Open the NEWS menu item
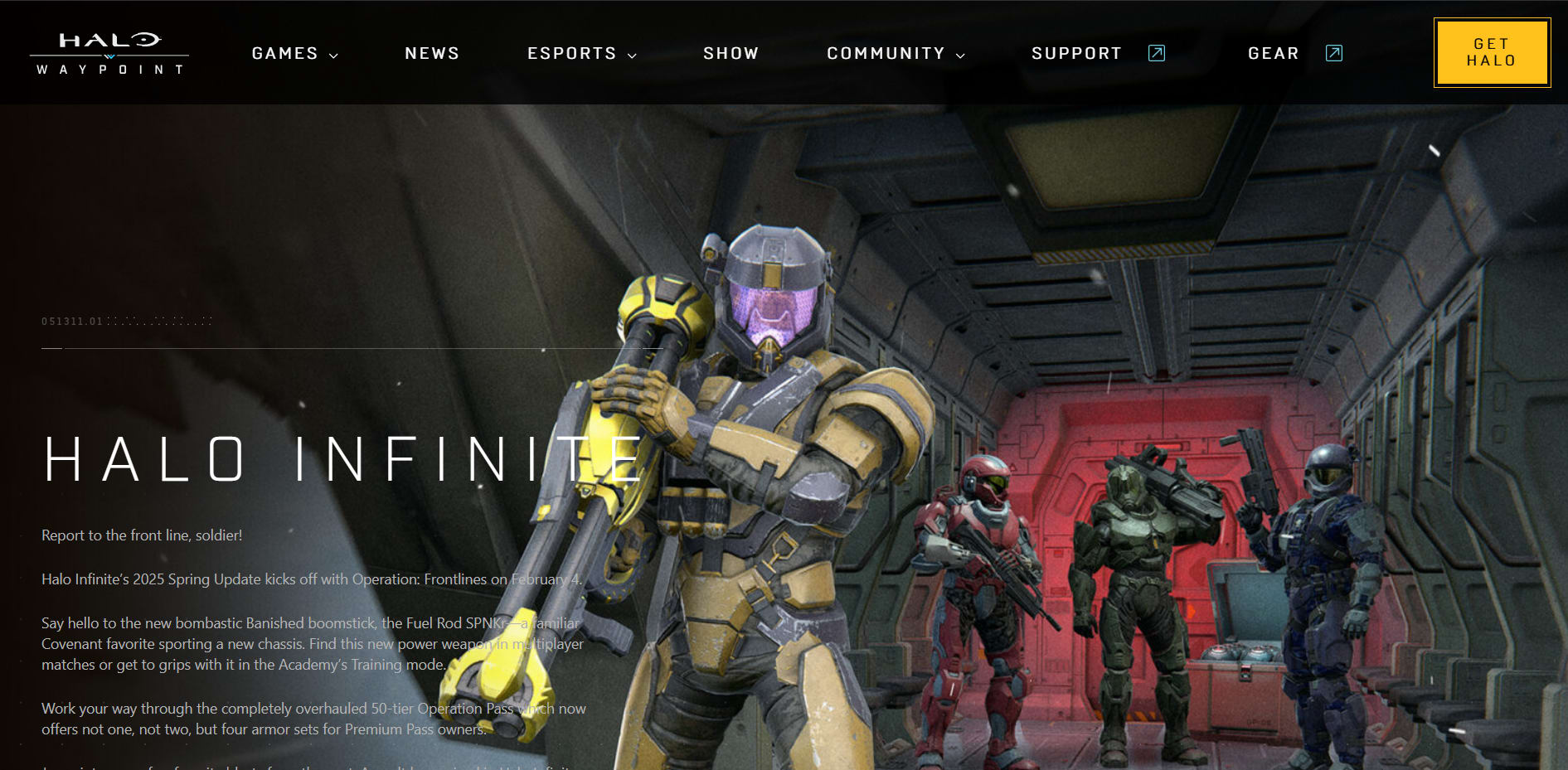The height and width of the screenshot is (770, 1568). (x=432, y=52)
